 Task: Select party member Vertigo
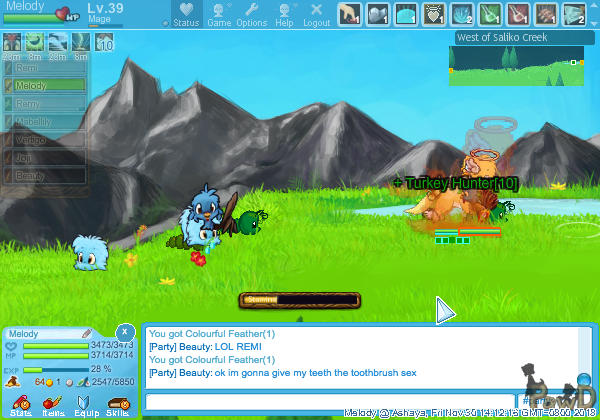[48, 139]
